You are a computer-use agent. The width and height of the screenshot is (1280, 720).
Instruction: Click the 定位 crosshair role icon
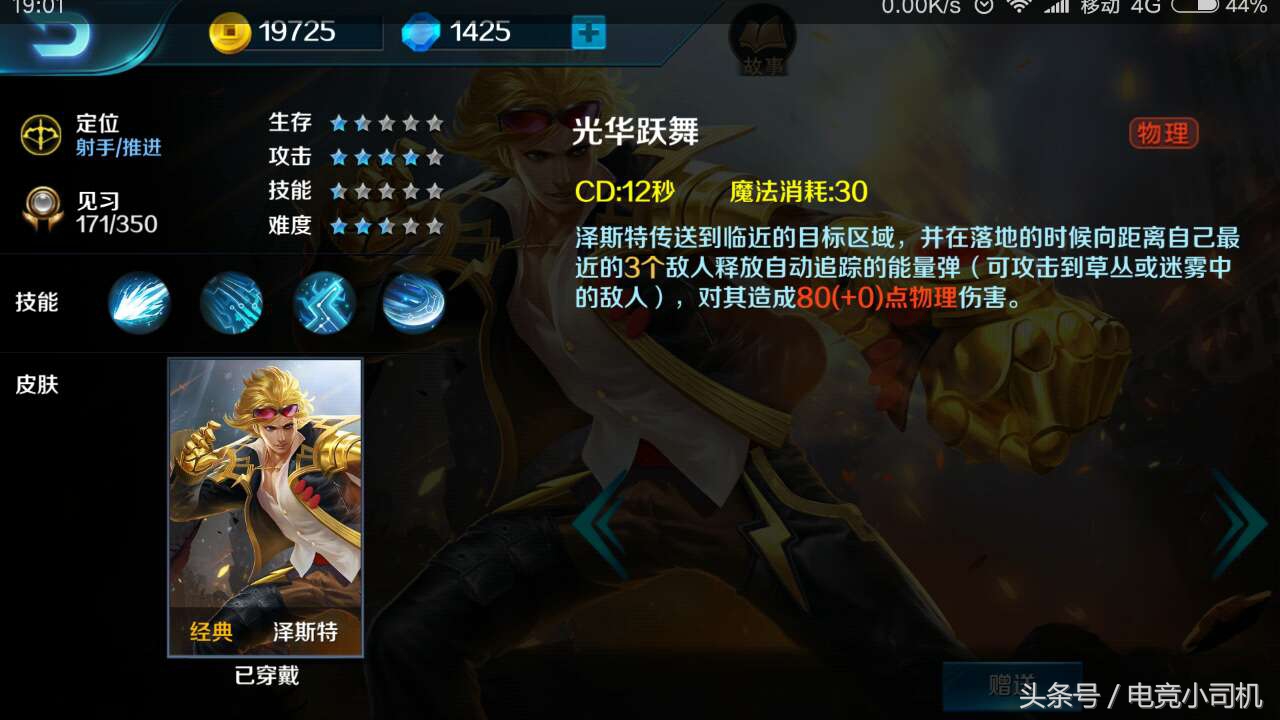click(x=40, y=133)
